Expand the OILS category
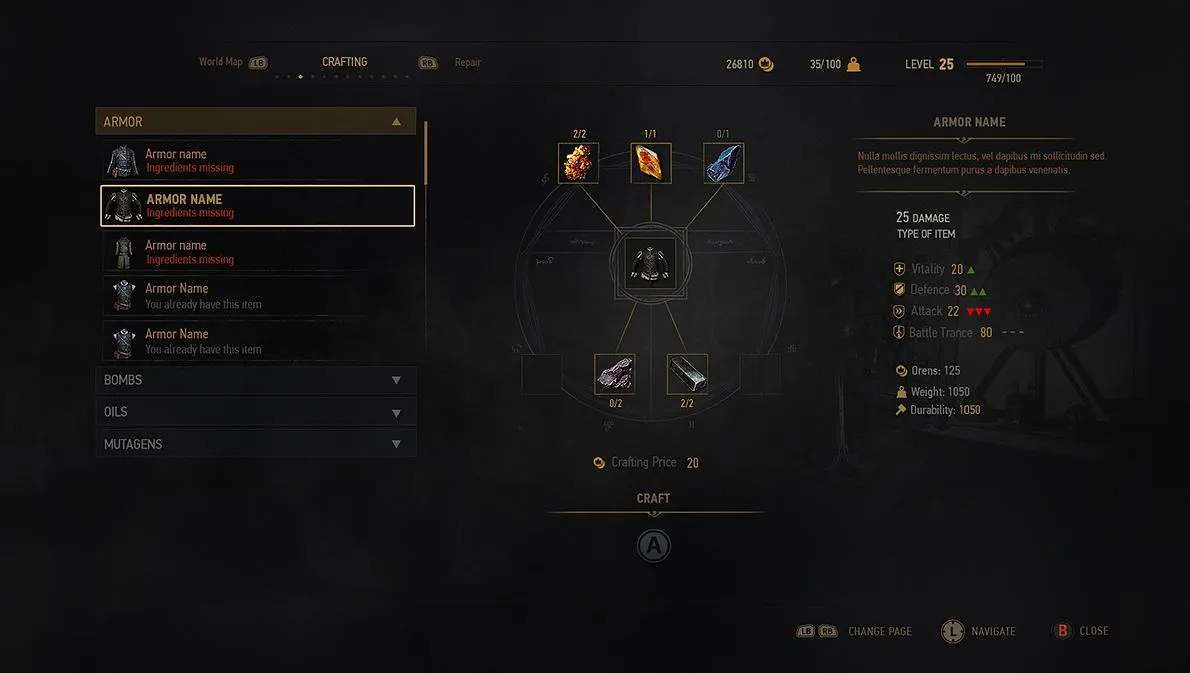Viewport: 1190px width, 673px height. pos(256,412)
